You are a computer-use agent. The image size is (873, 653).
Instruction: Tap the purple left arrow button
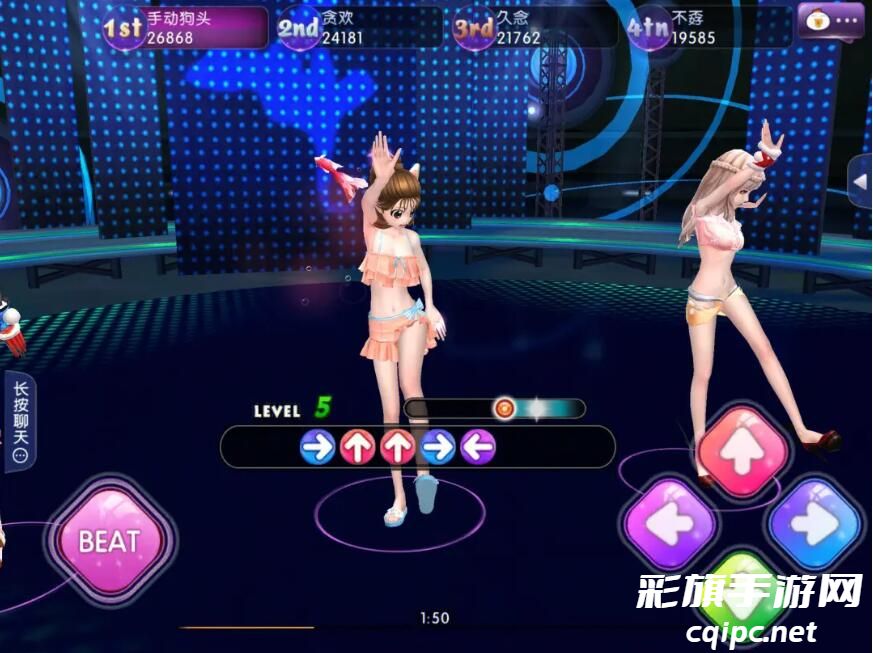point(669,523)
